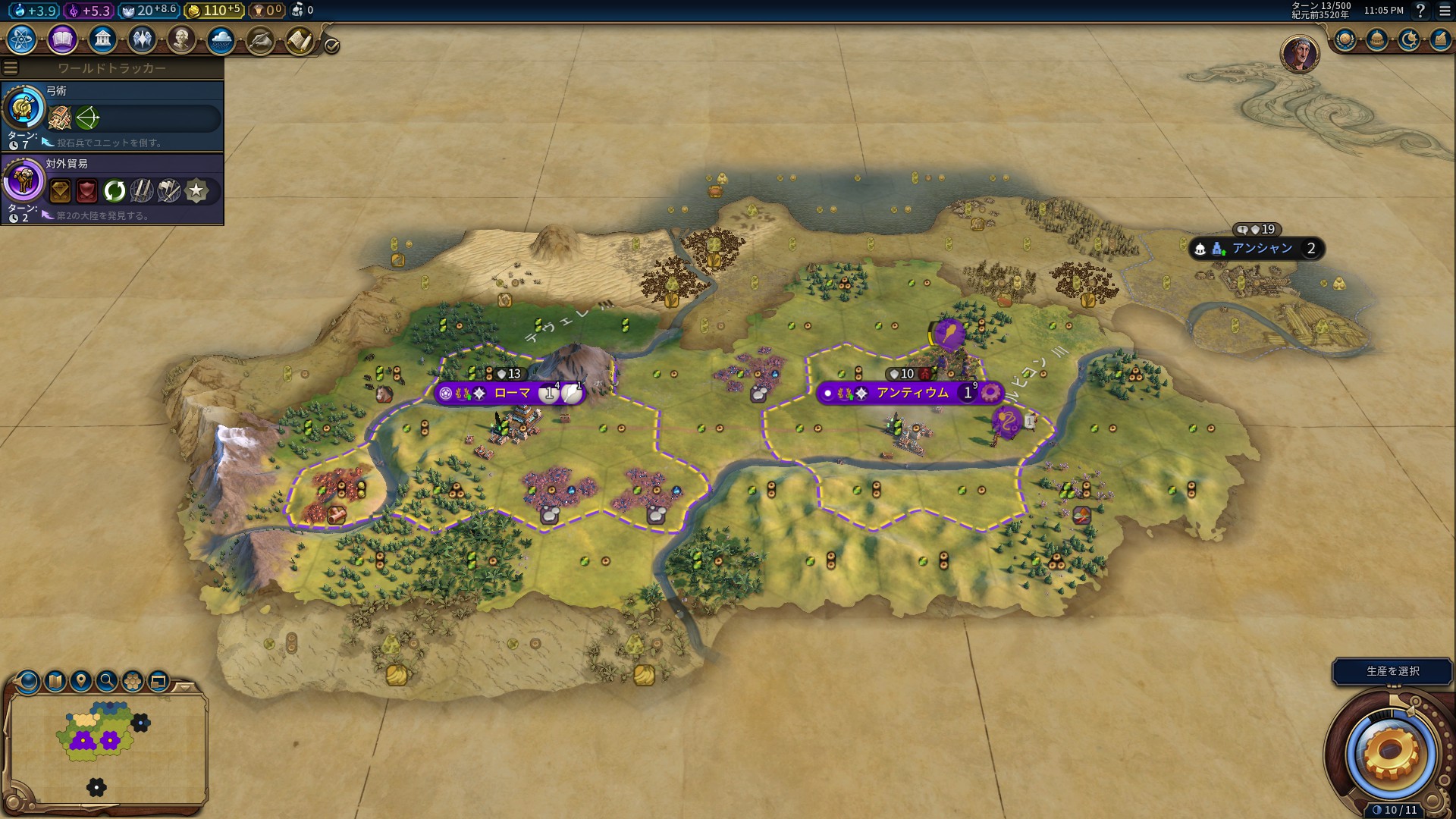Open the map pins button above minimap

81,681
